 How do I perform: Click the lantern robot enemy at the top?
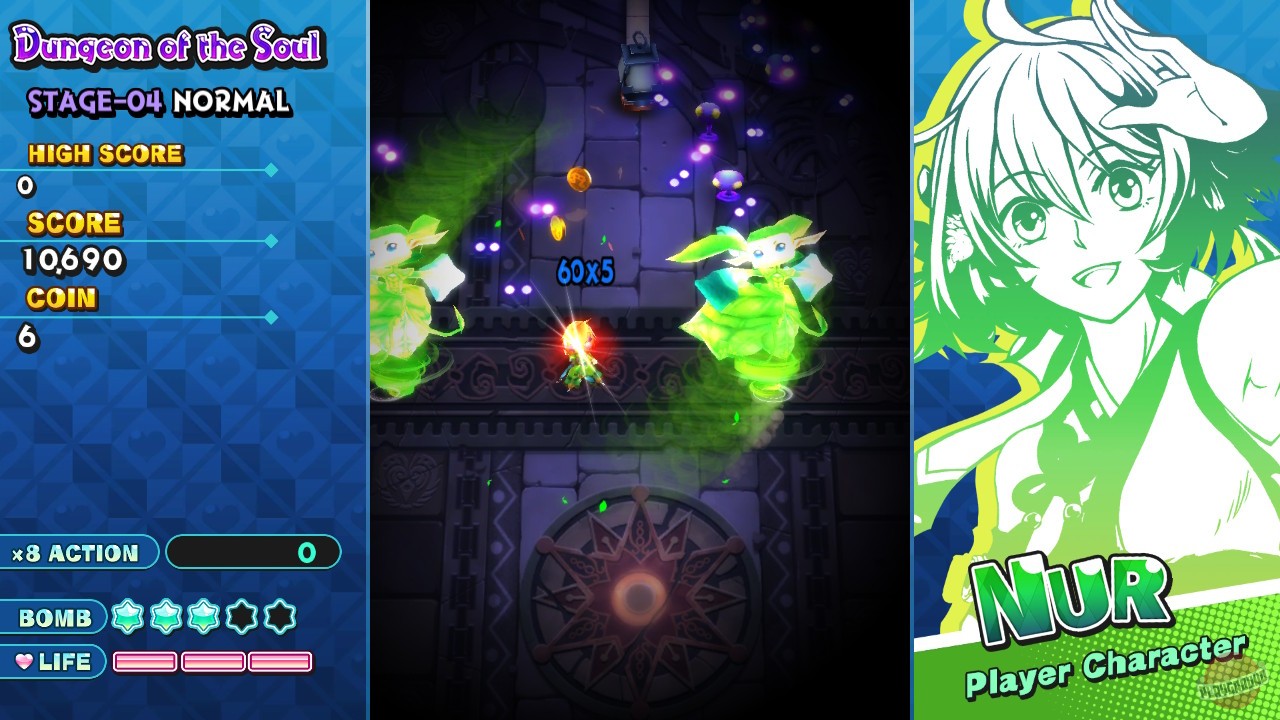(637, 70)
